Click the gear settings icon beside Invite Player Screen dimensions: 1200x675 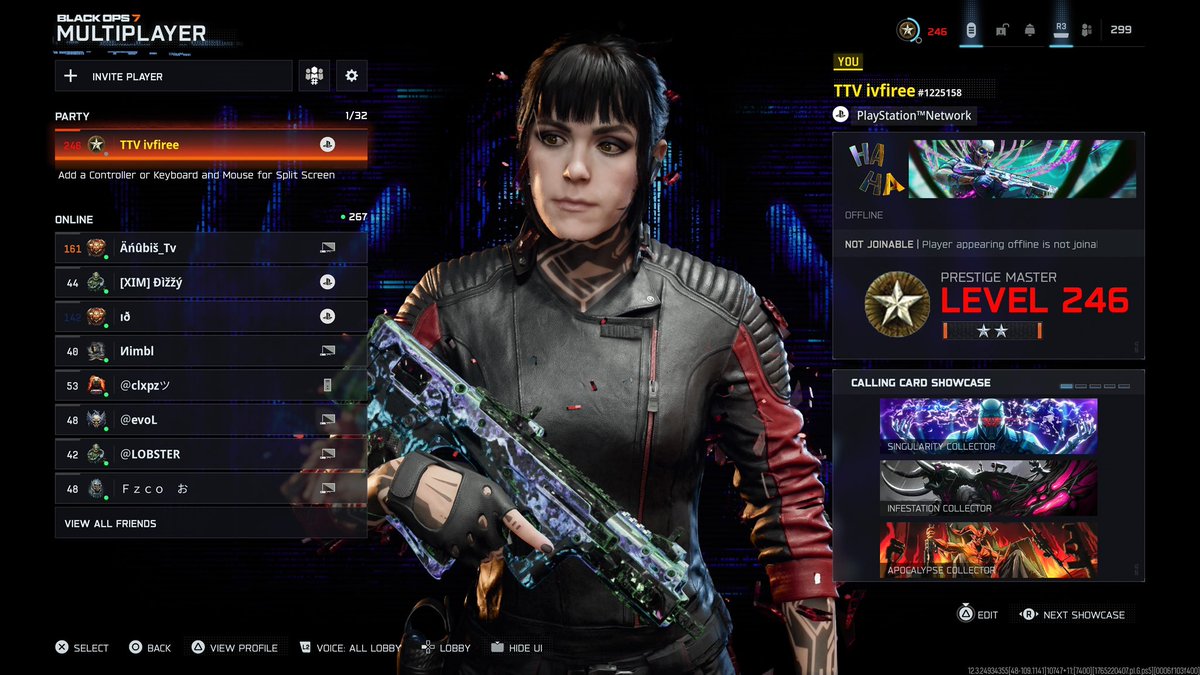click(x=351, y=76)
